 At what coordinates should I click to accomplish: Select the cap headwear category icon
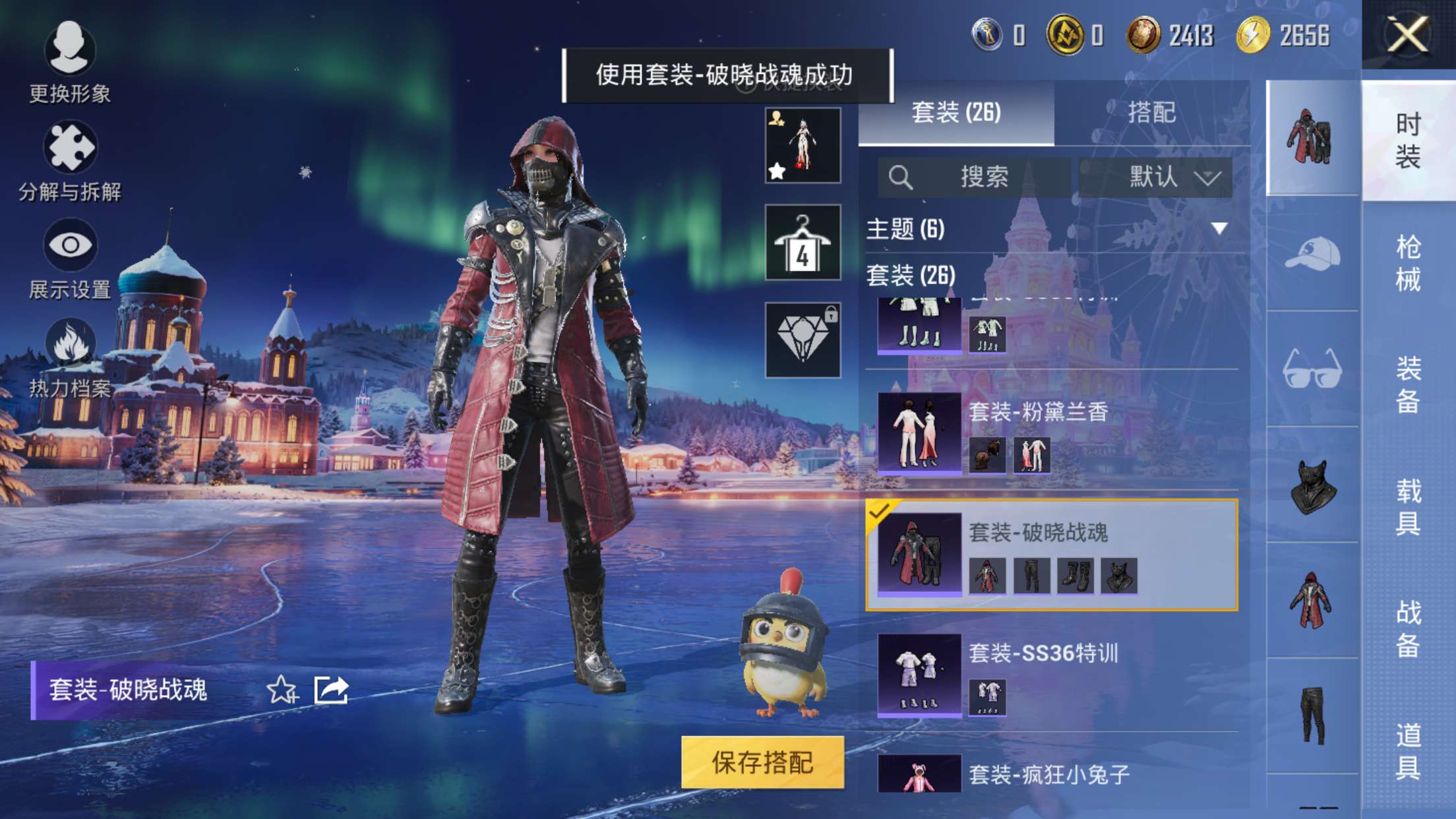pos(1312,254)
